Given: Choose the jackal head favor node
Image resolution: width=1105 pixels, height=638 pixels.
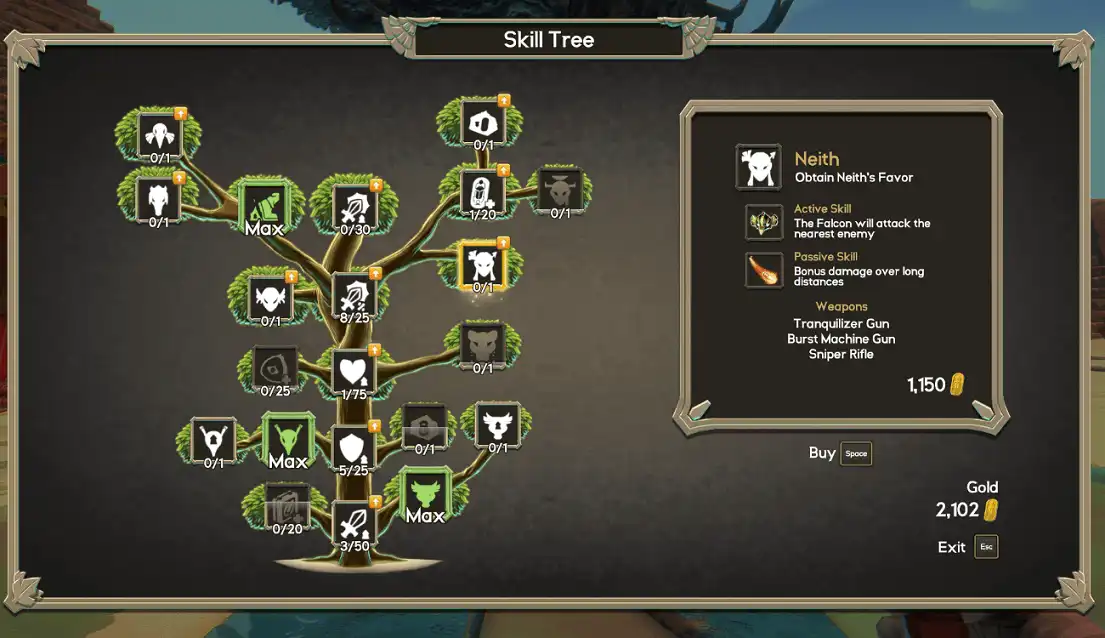Looking at the screenshot, I should click(159, 199).
